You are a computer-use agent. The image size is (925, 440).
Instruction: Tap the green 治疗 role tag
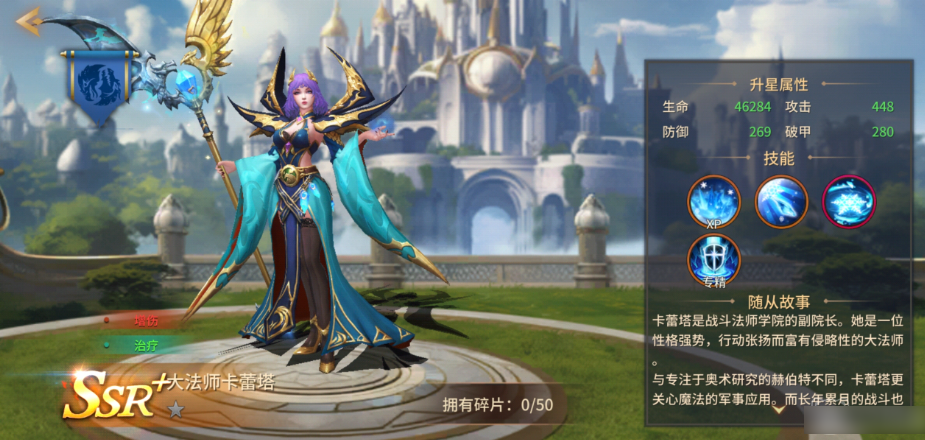click(x=146, y=343)
